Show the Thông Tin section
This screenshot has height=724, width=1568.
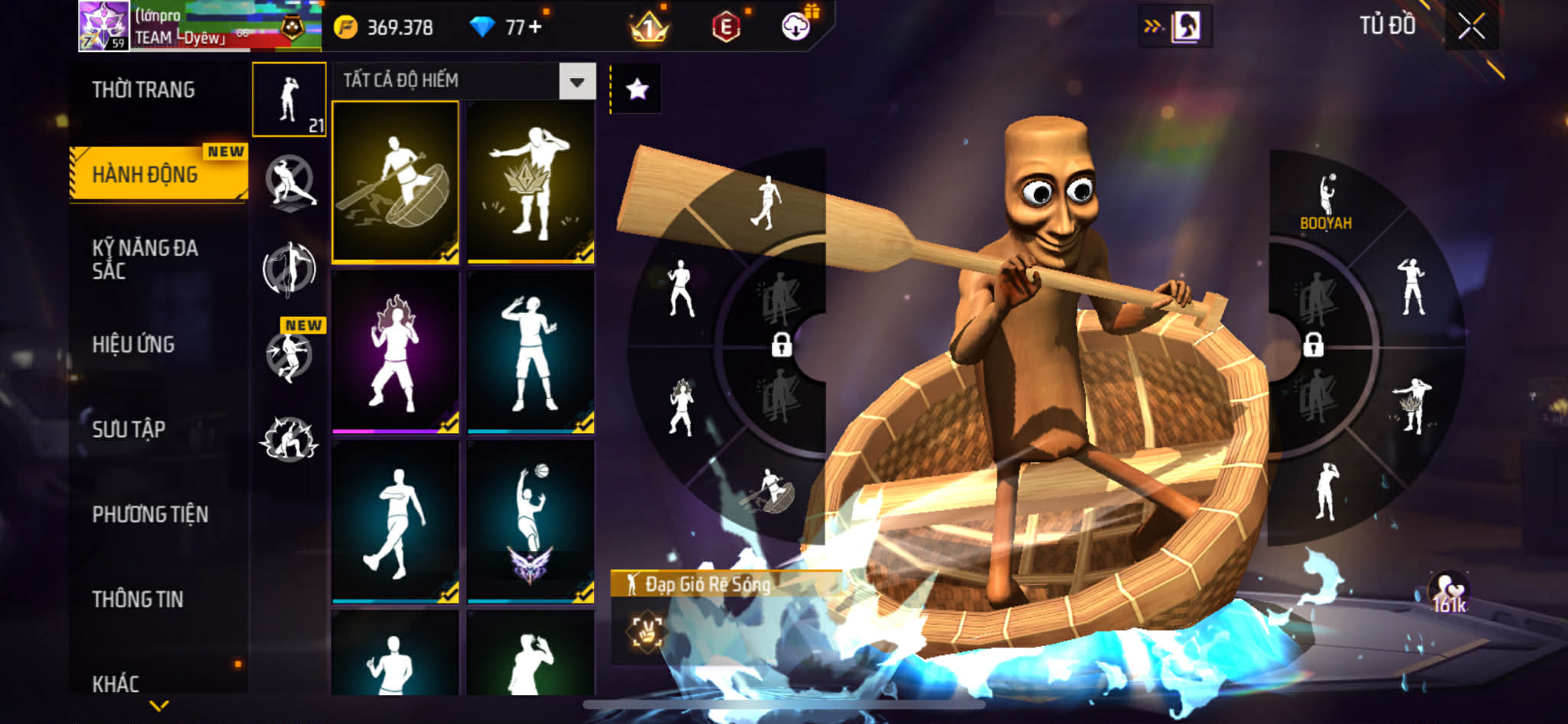[138, 599]
